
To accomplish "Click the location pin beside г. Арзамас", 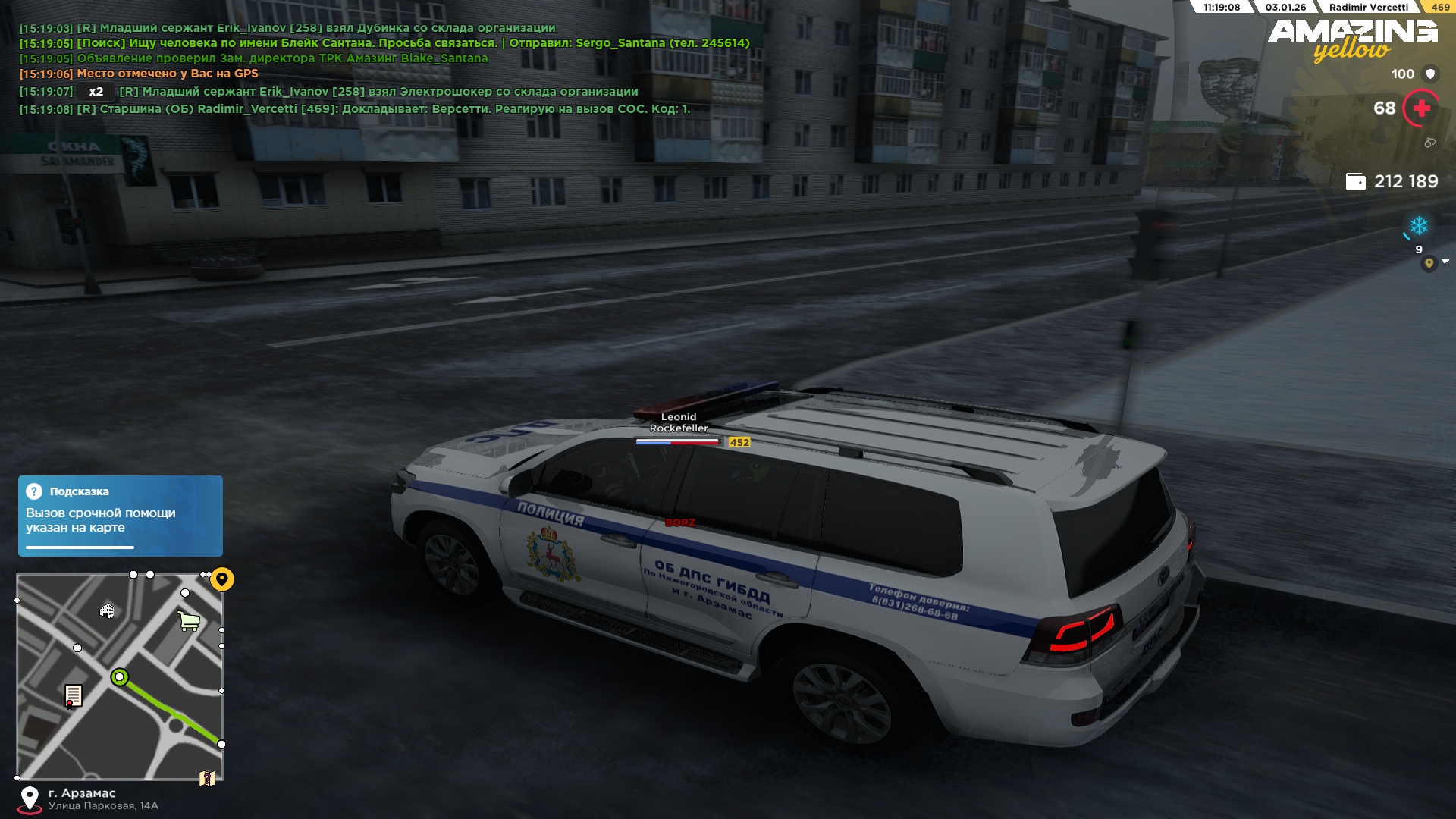I will tap(30, 799).
